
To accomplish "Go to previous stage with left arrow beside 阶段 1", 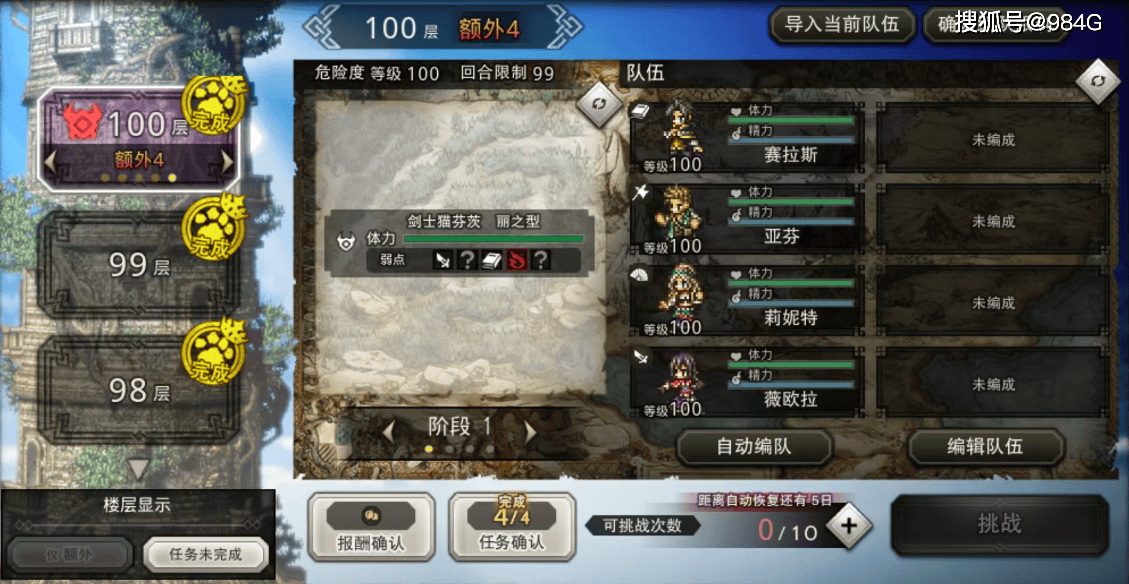I will pos(389,430).
